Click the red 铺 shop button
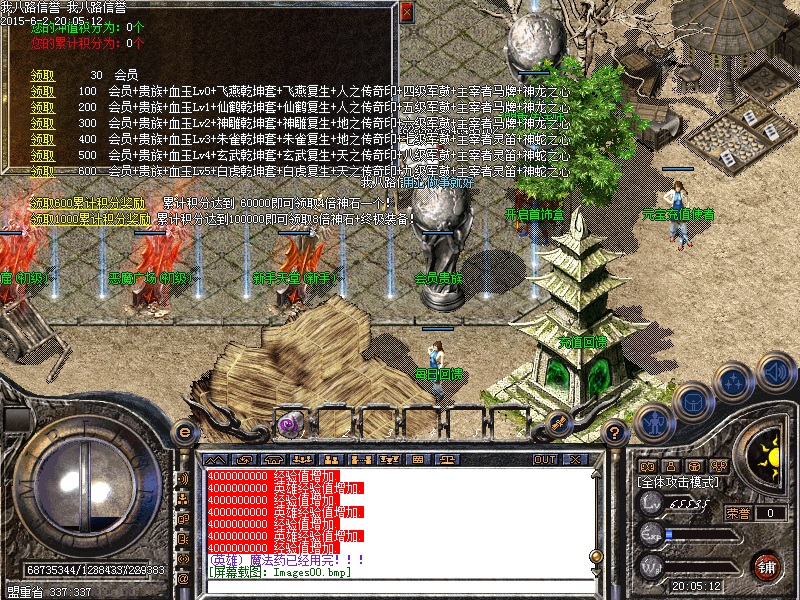This screenshot has width=800, height=600. (767, 565)
